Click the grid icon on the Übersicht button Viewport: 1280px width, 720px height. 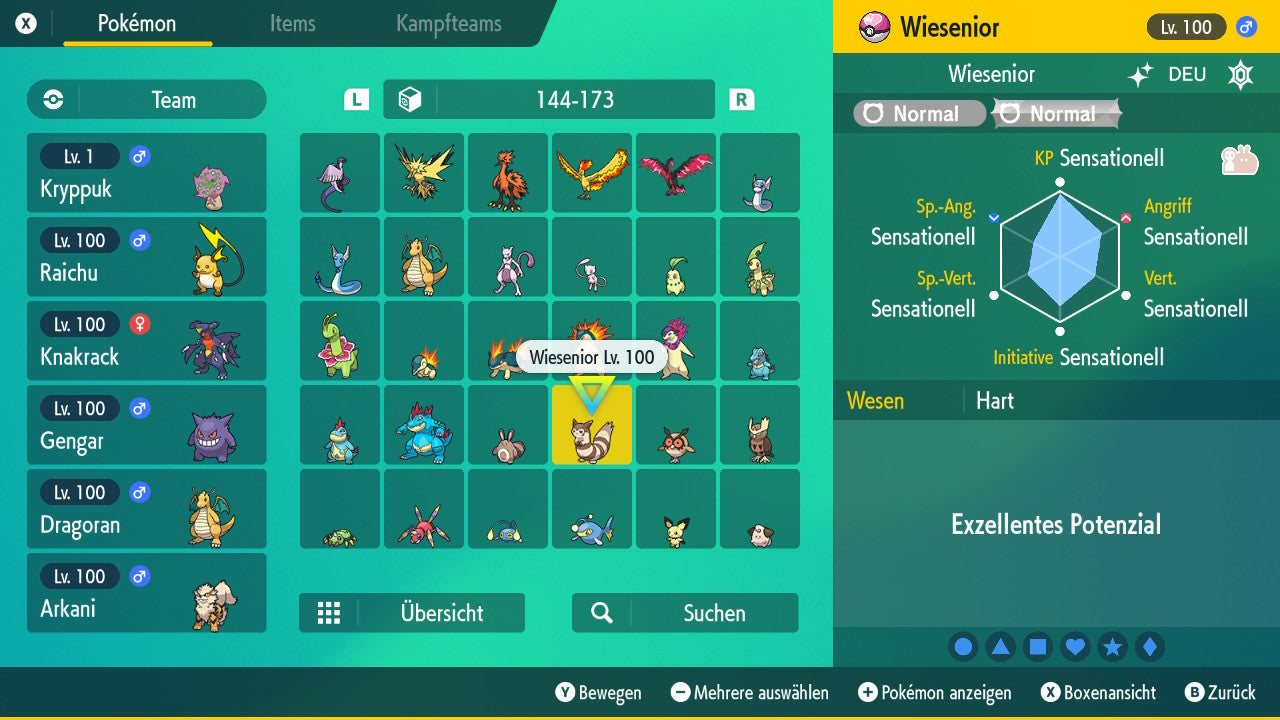coord(331,612)
